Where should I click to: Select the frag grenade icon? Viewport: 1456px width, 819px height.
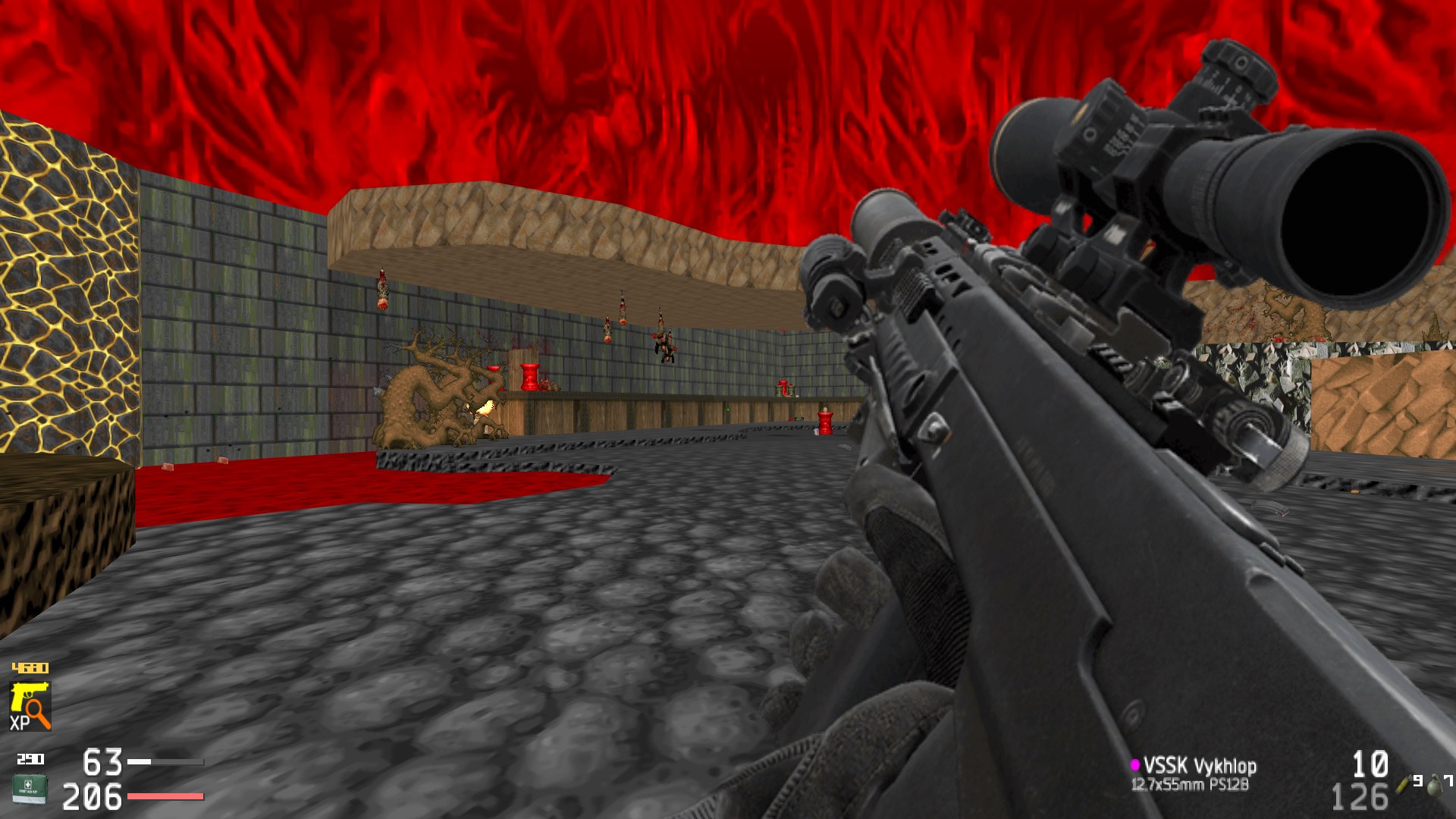[x=1434, y=786]
